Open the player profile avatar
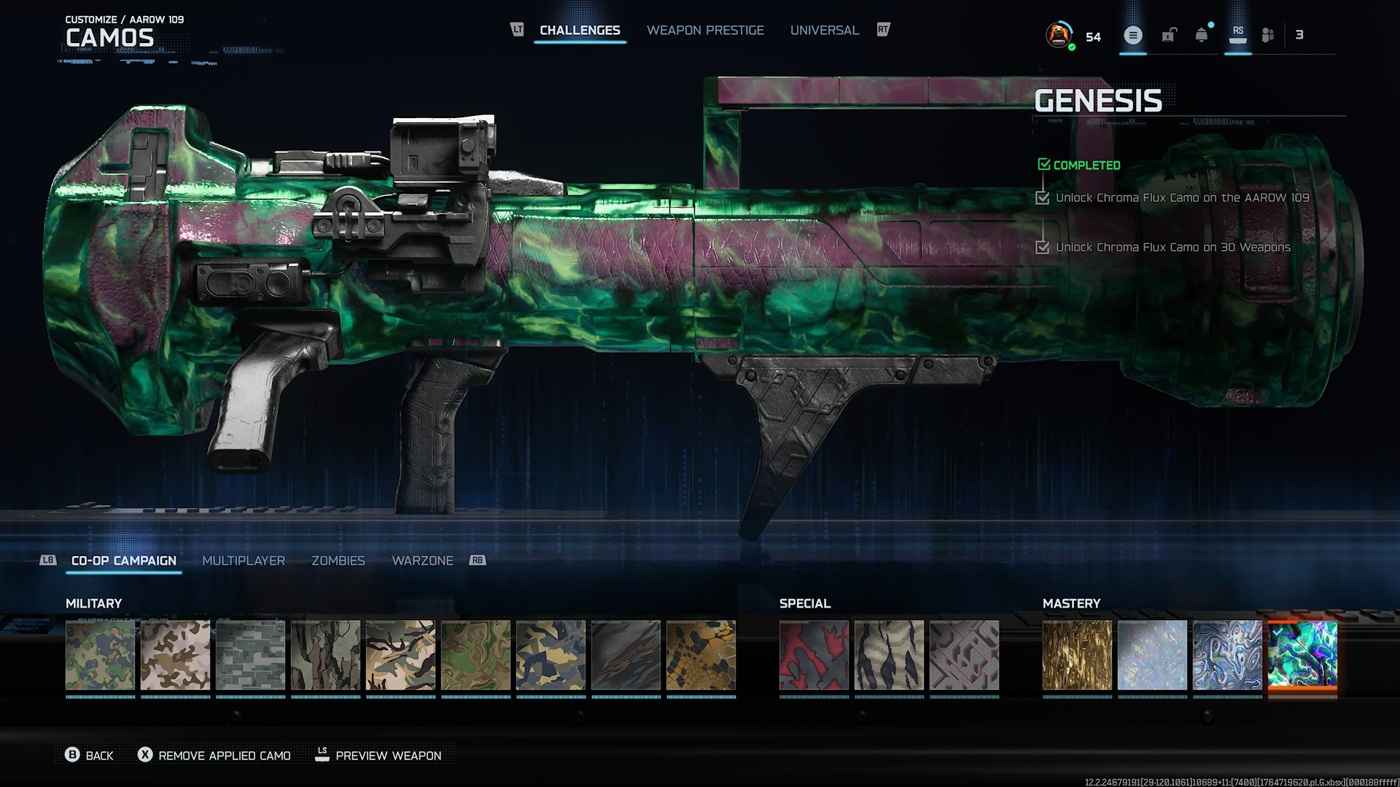This screenshot has height=787, width=1400. pyautogui.click(x=1058, y=35)
